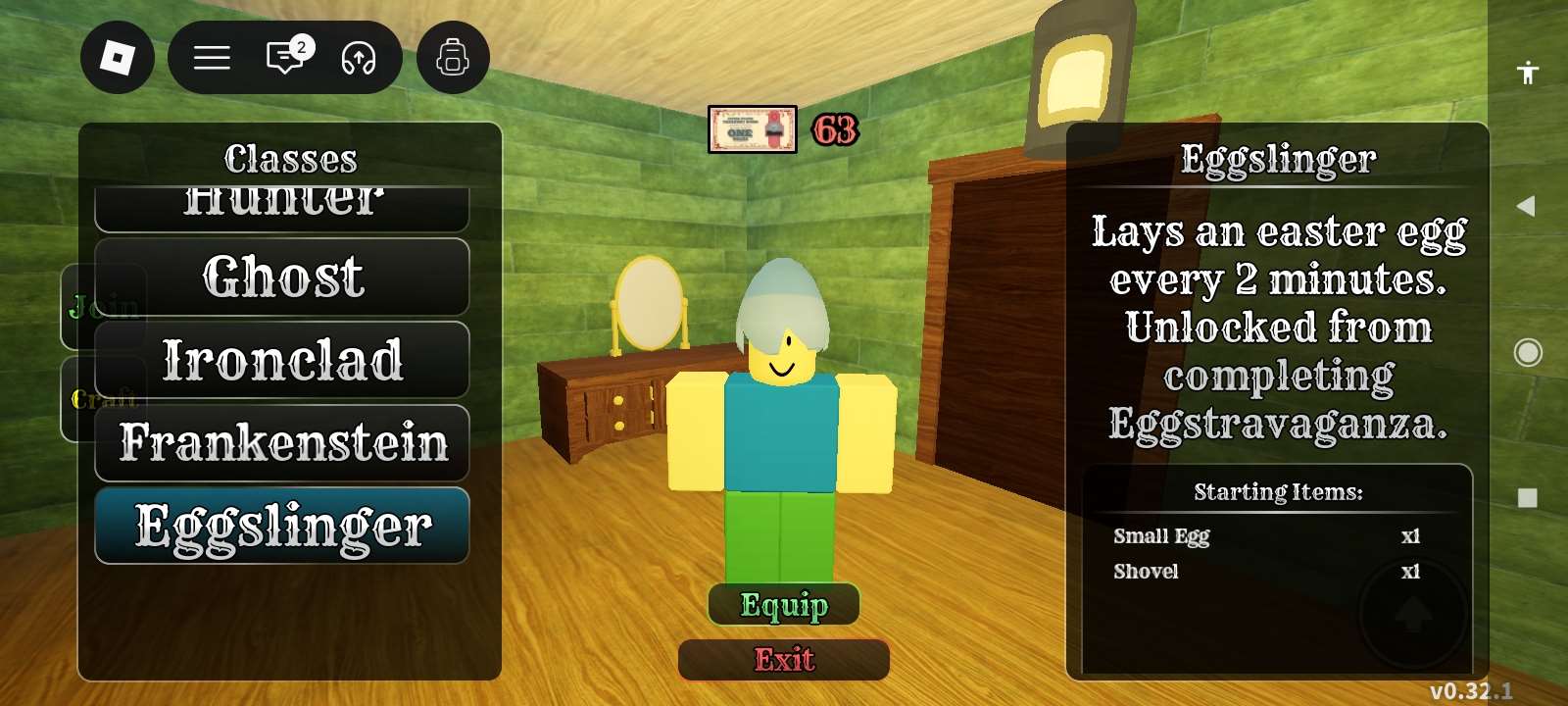Tap the currency counter showing 63
The width and height of the screenshot is (1568, 706).
(834, 130)
